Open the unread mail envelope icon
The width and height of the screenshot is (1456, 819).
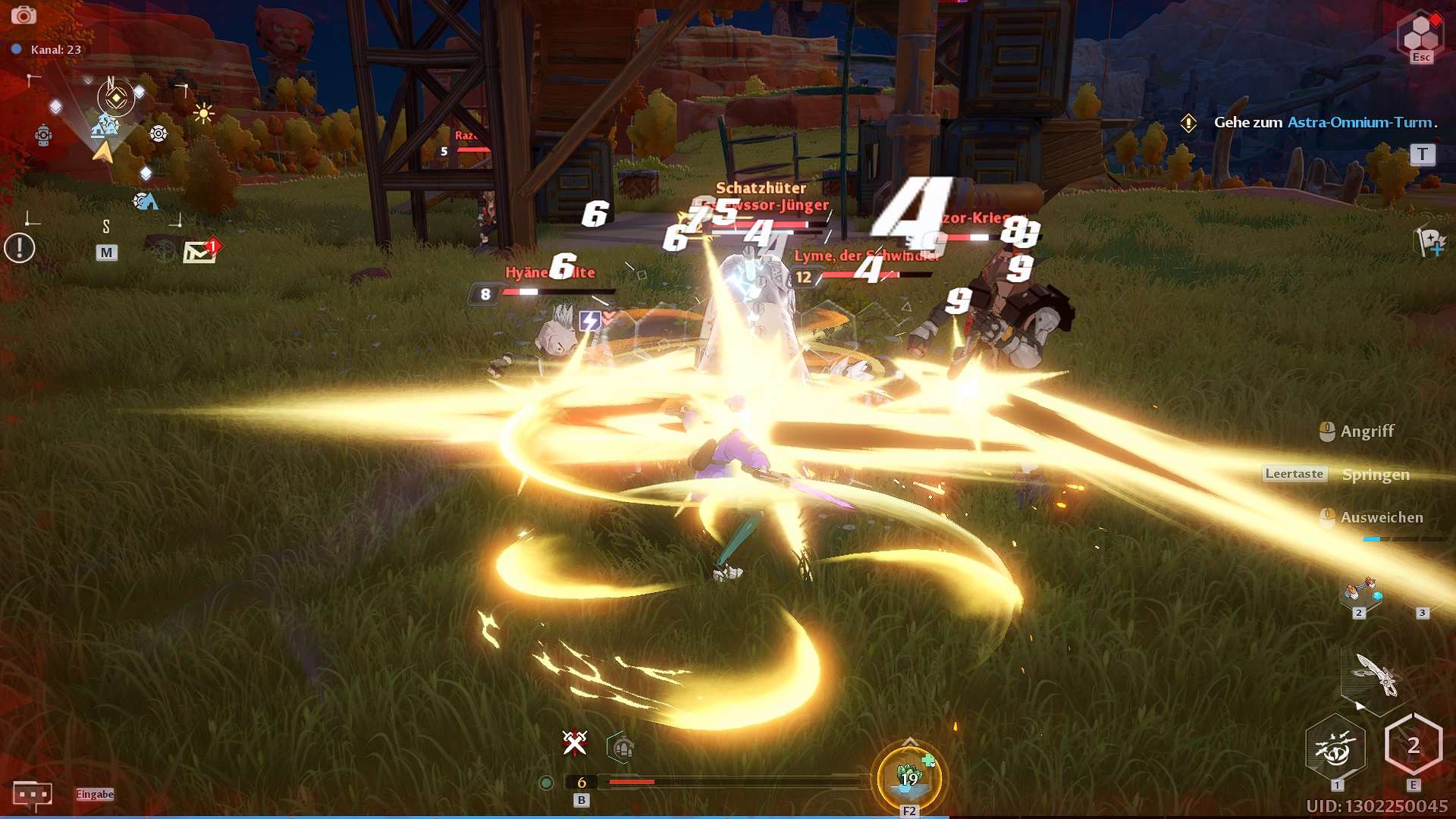tap(200, 251)
